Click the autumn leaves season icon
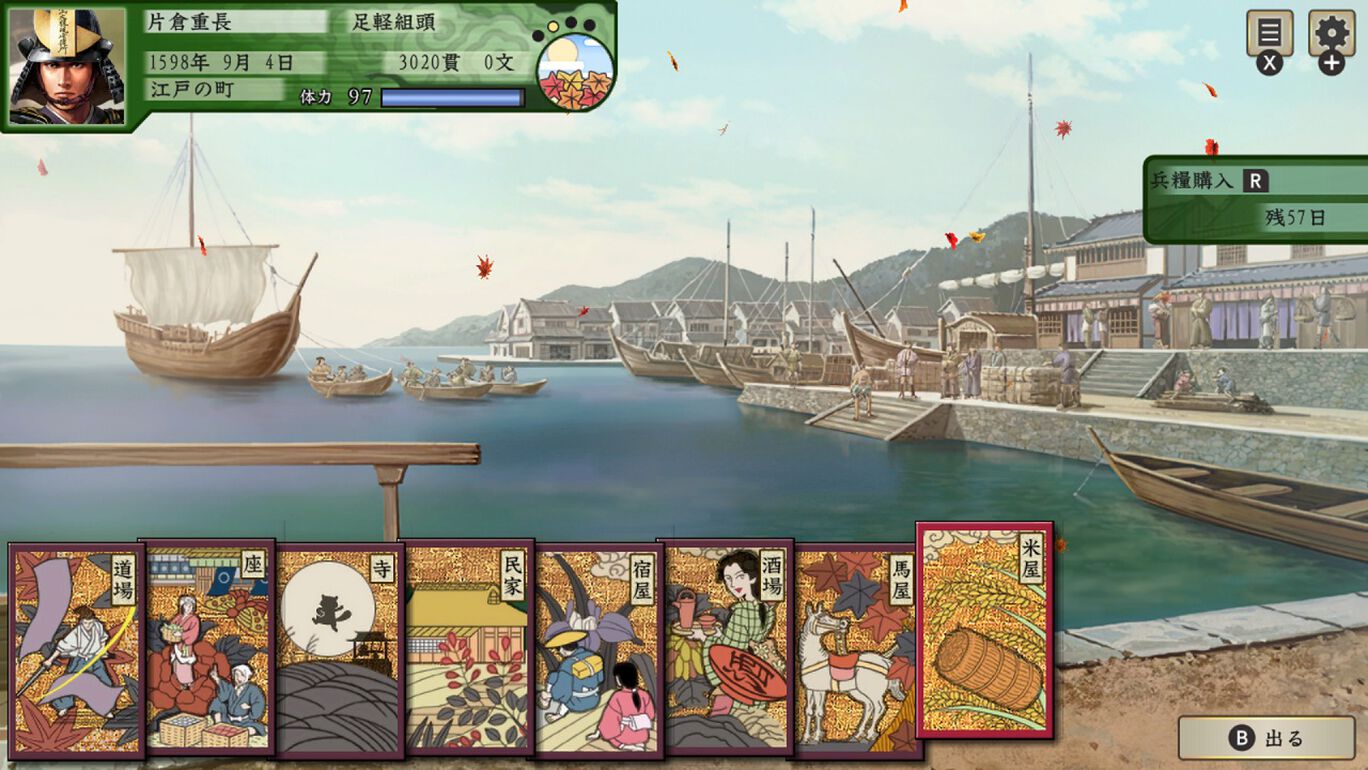Viewport: 1368px width, 770px height. pyautogui.click(x=575, y=73)
